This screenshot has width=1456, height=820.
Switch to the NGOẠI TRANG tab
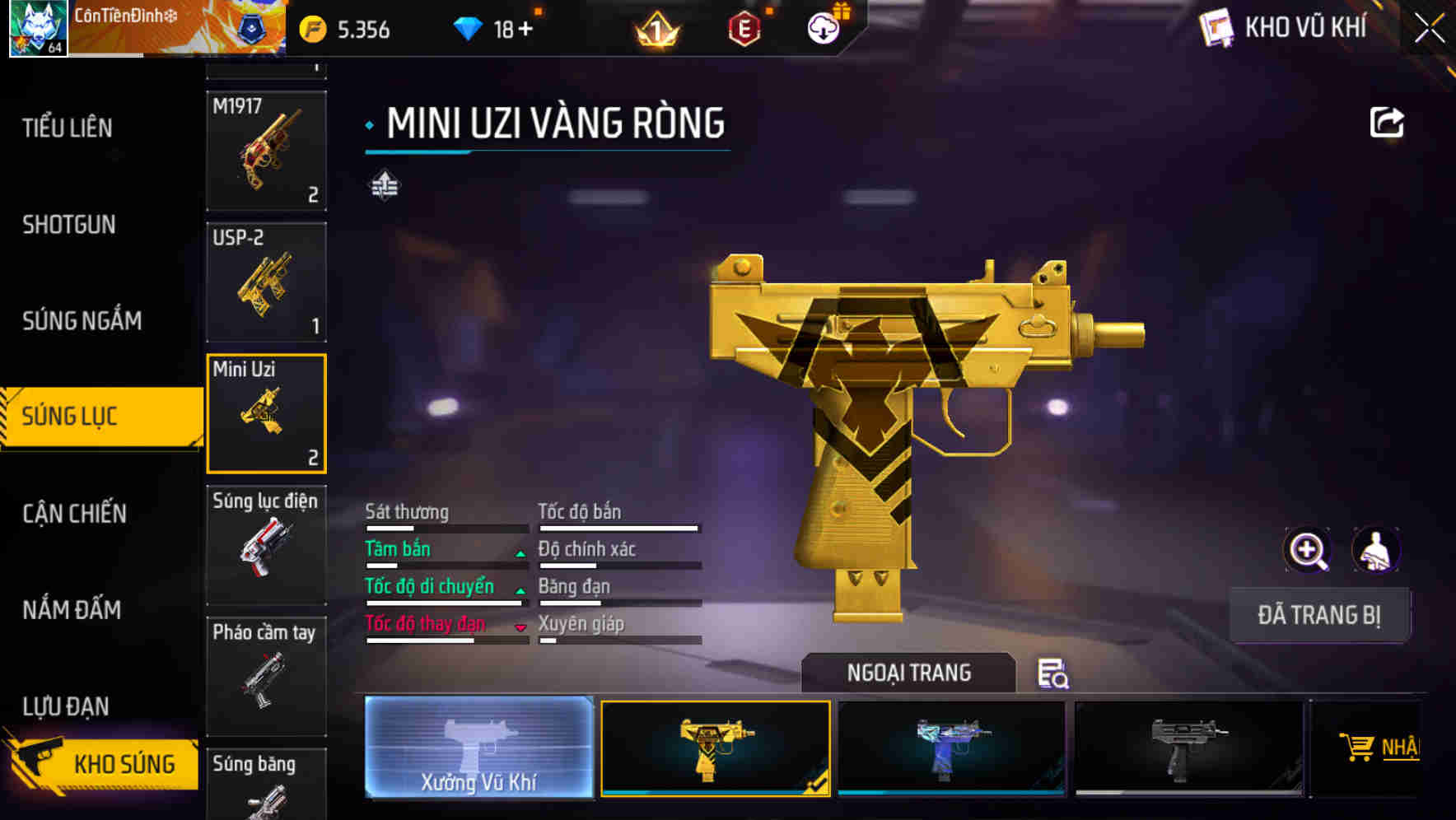909,673
